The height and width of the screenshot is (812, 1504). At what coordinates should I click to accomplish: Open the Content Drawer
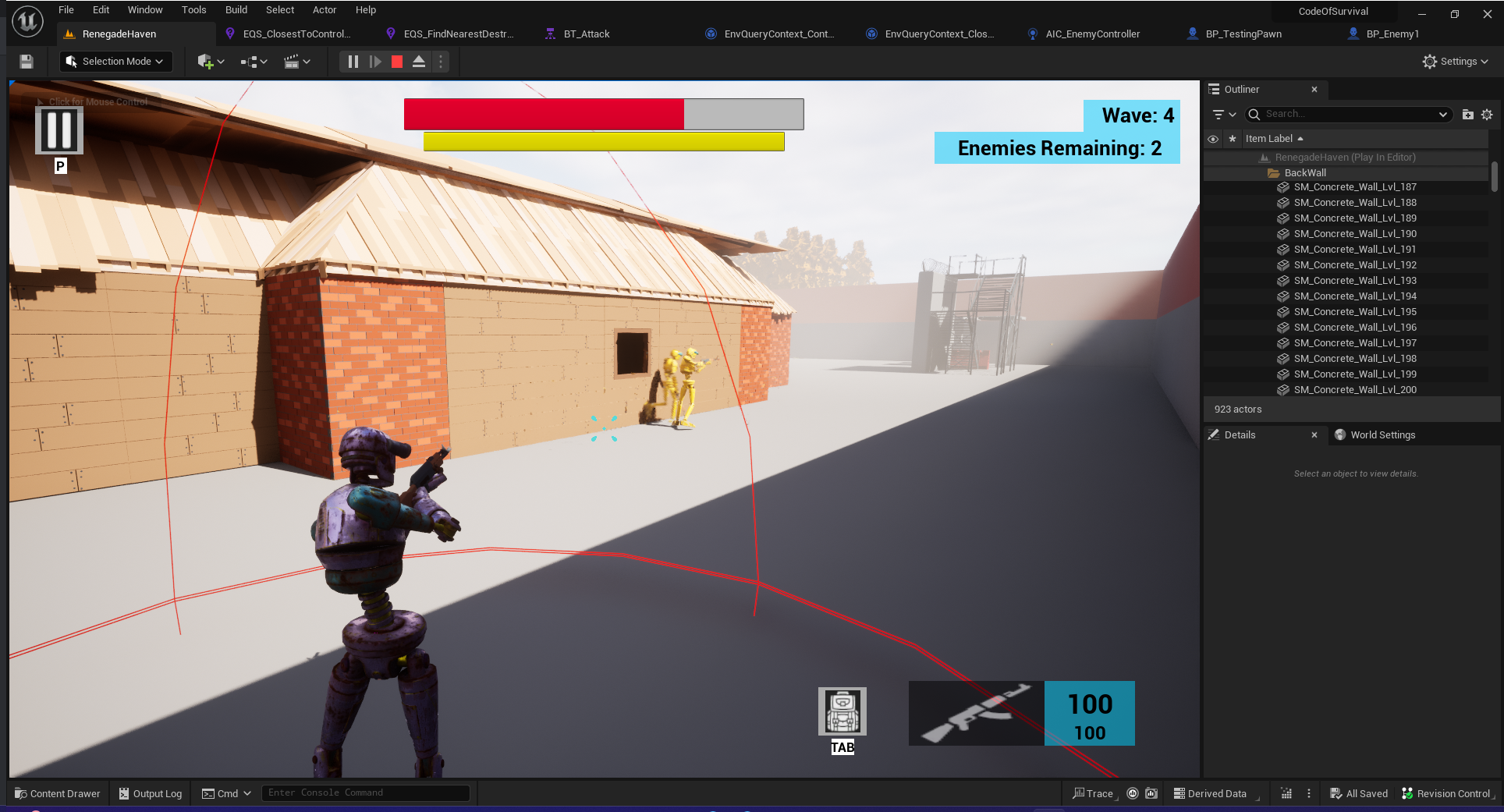tap(57, 793)
